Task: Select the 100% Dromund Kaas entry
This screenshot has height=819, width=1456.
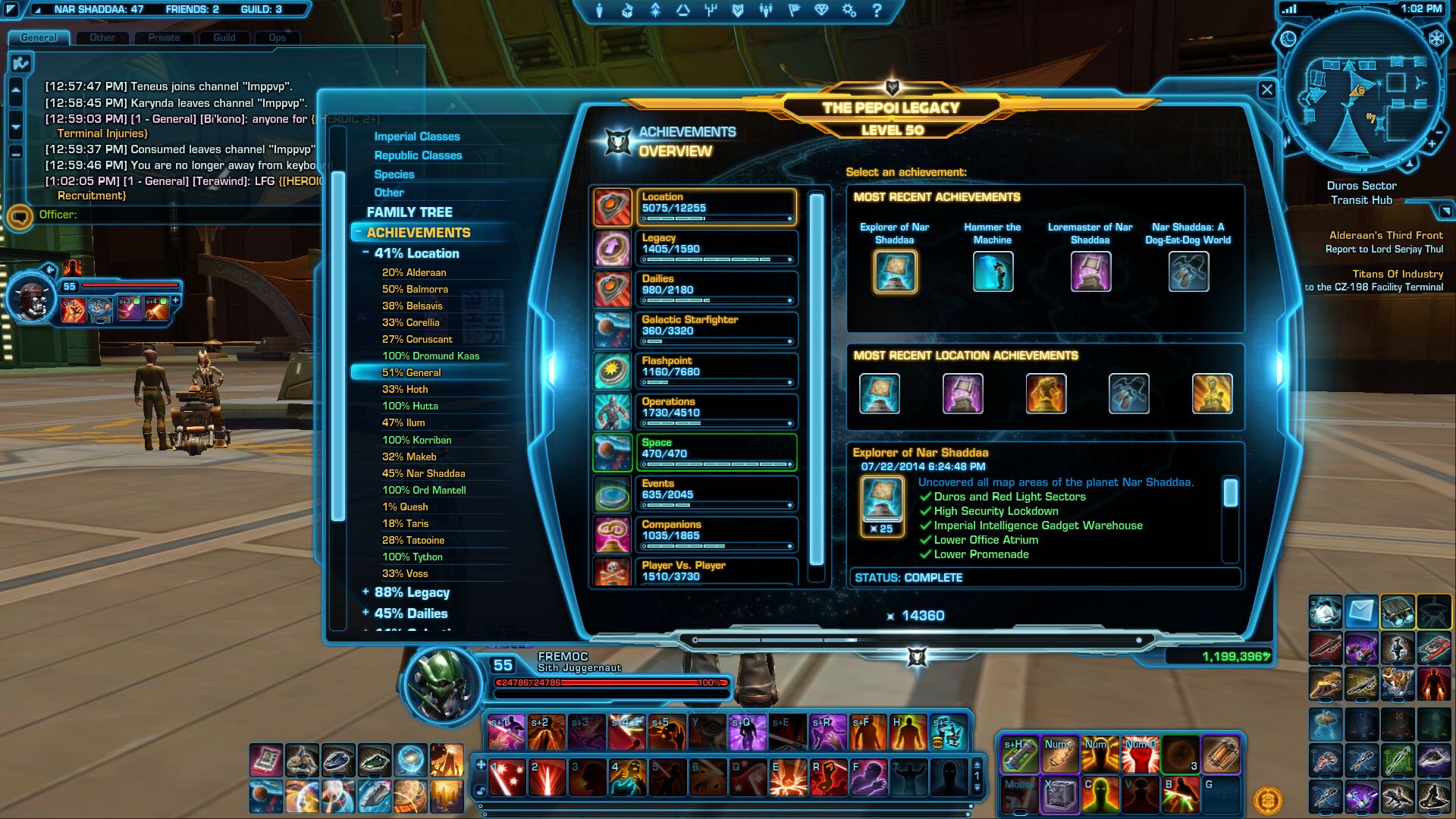Action: coord(430,356)
